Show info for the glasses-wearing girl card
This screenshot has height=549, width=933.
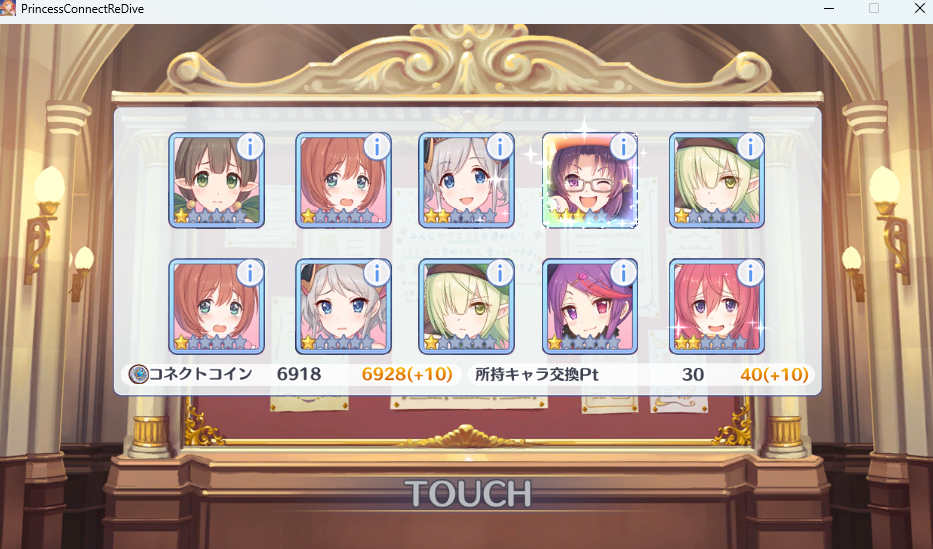point(623,147)
